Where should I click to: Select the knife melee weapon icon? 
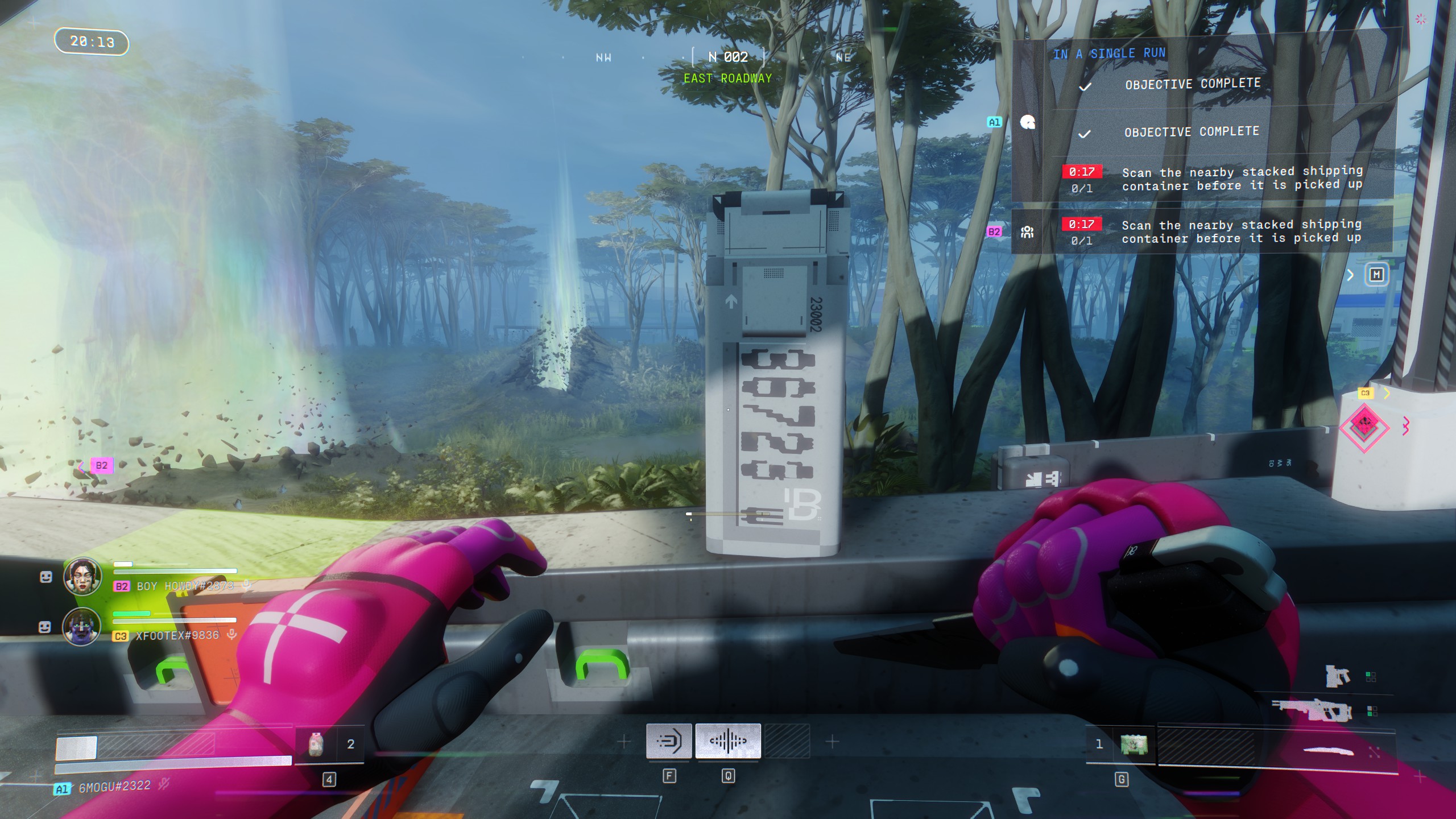[x=1328, y=751]
